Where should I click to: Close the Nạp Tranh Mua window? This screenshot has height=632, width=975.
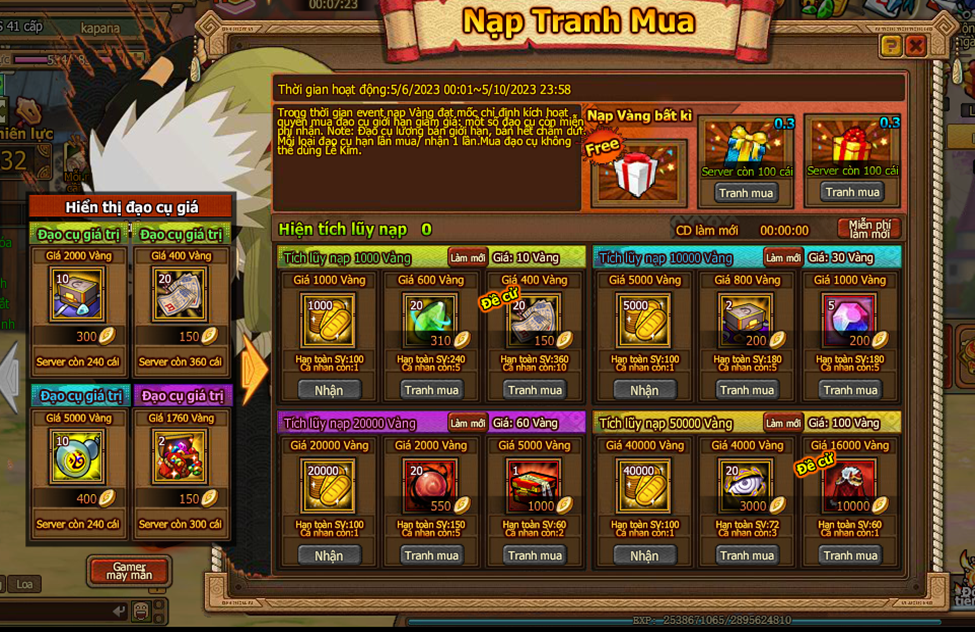pos(915,46)
